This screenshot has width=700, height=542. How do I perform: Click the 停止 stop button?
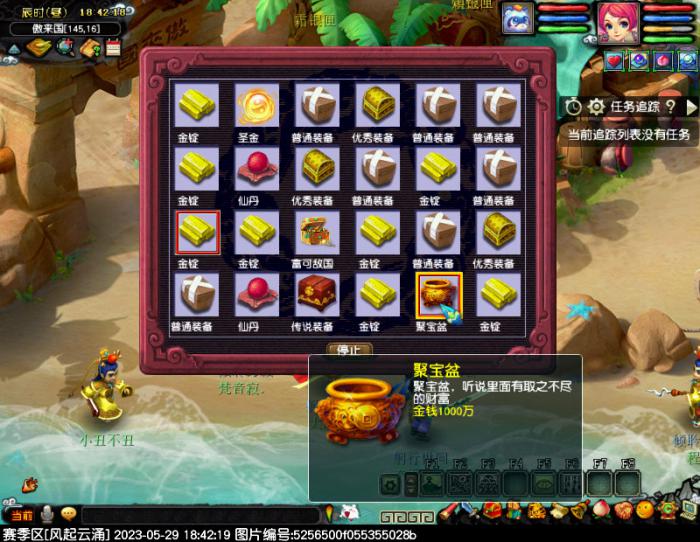[x=349, y=350]
